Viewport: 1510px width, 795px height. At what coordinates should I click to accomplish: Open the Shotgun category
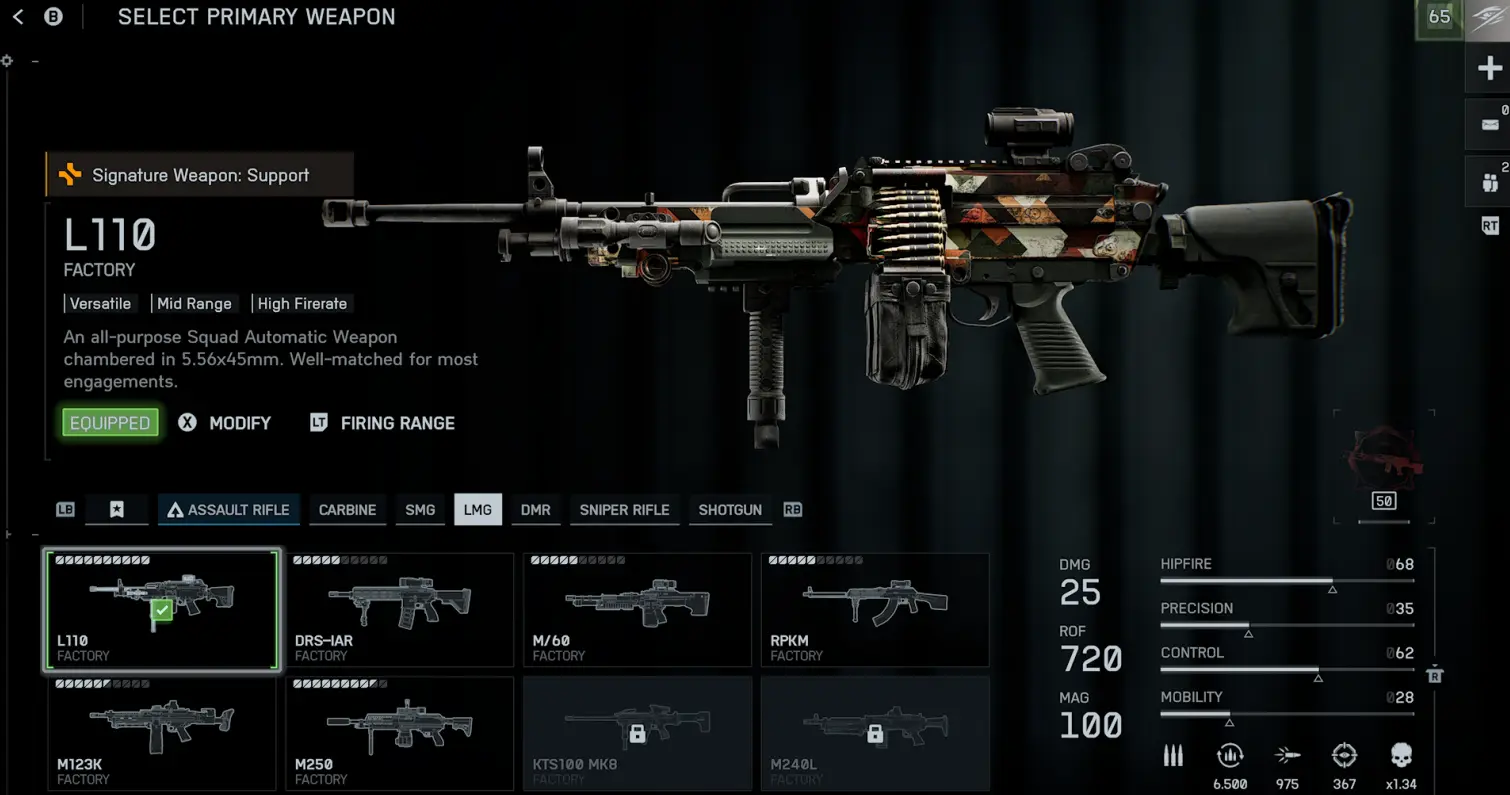pyautogui.click(x=730, y=510)
